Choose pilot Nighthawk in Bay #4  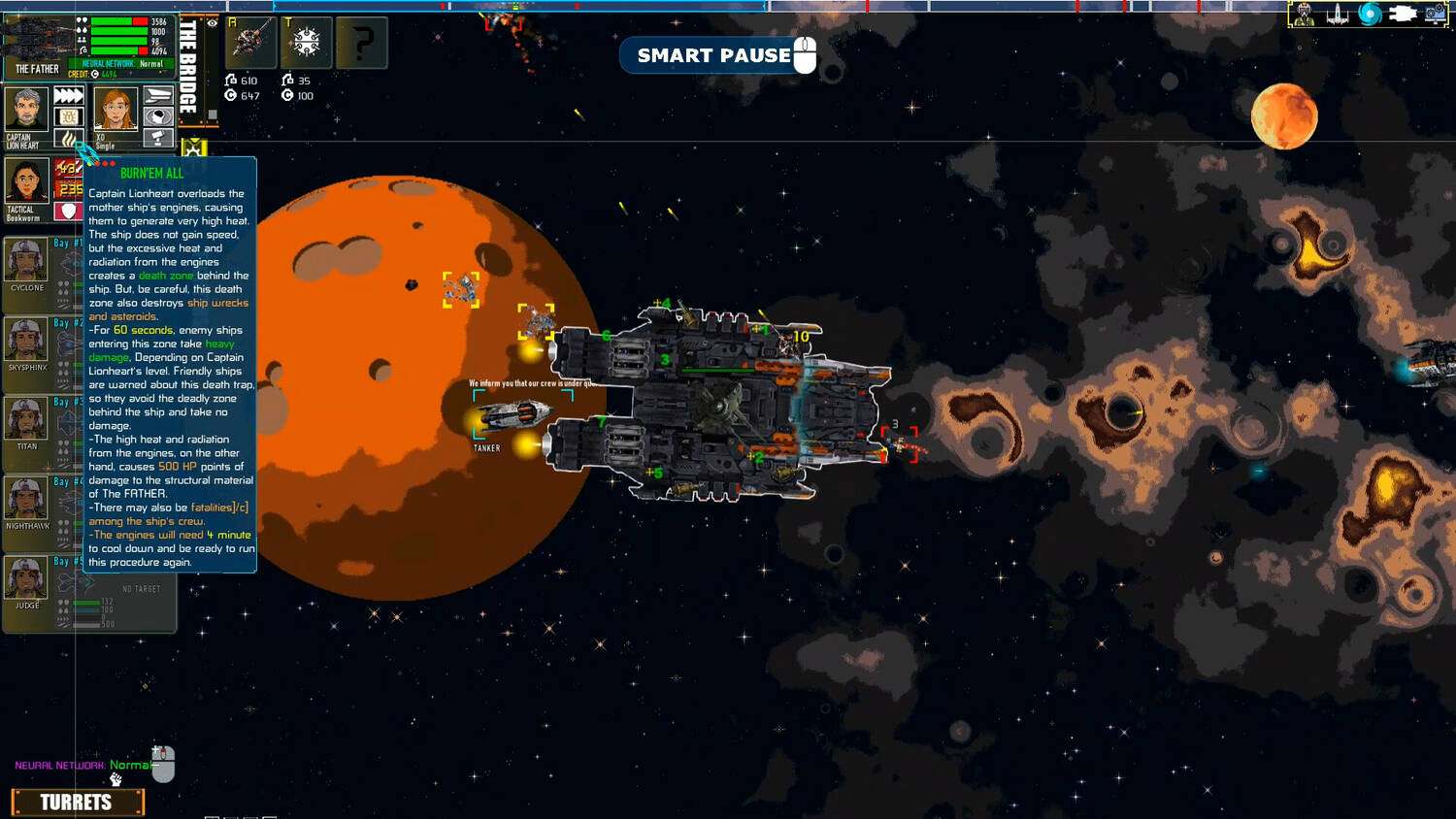click(x=26, y=499)
